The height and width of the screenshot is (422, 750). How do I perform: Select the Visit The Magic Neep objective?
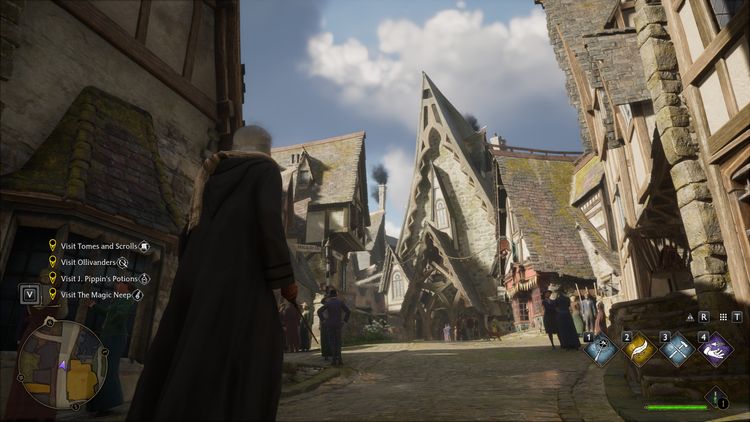(96, 295)
